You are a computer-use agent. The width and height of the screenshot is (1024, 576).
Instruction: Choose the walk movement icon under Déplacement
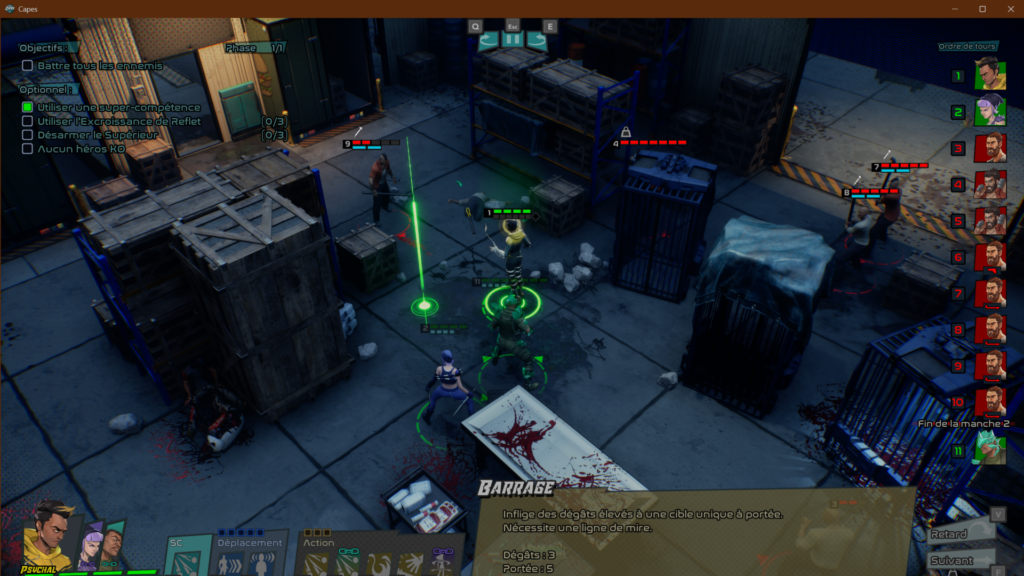pos(231,564)
